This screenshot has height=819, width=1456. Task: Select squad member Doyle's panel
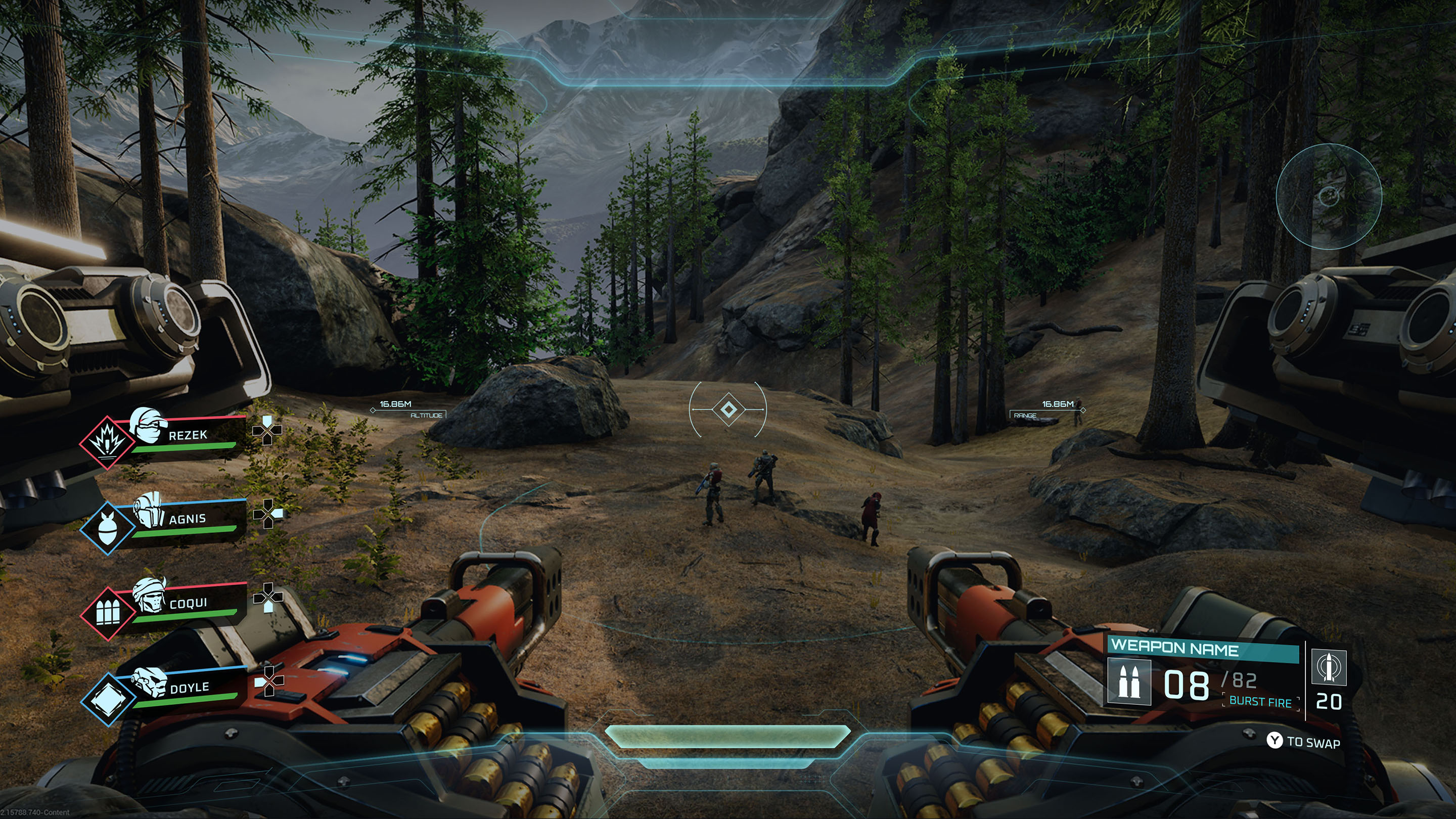pyautogui.click(x=190, y=688)
